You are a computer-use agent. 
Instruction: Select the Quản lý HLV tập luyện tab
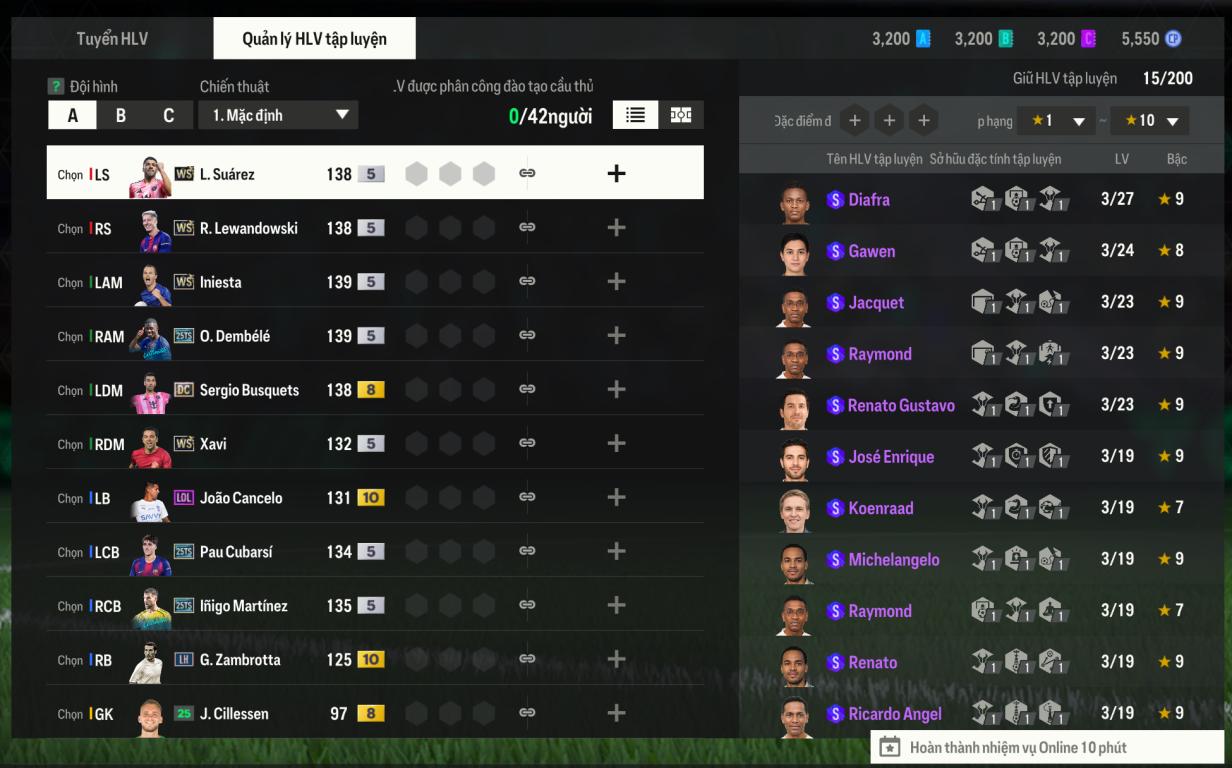tap(314, 39)
